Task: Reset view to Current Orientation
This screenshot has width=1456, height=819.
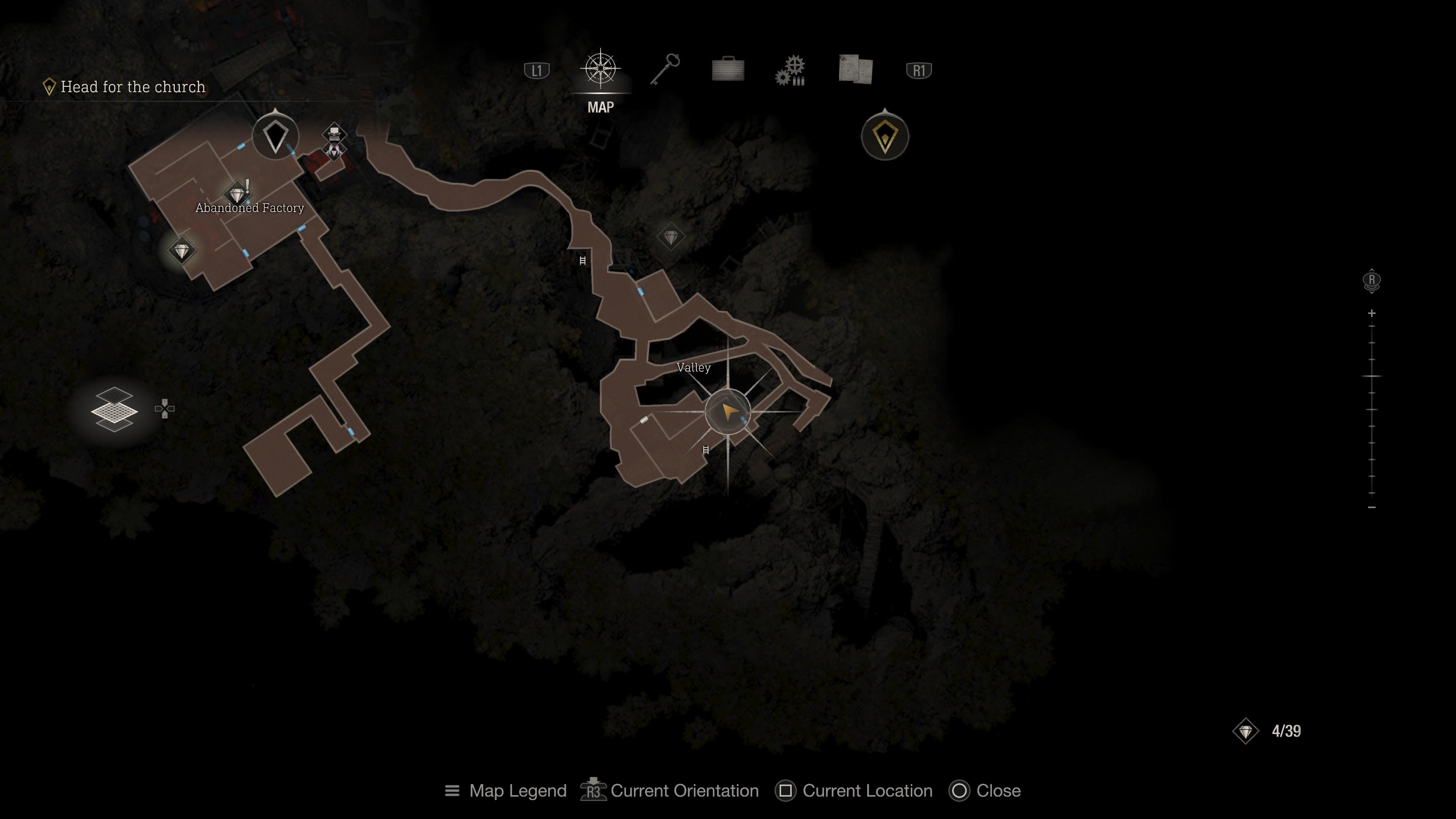Action: tap(670, 791)
